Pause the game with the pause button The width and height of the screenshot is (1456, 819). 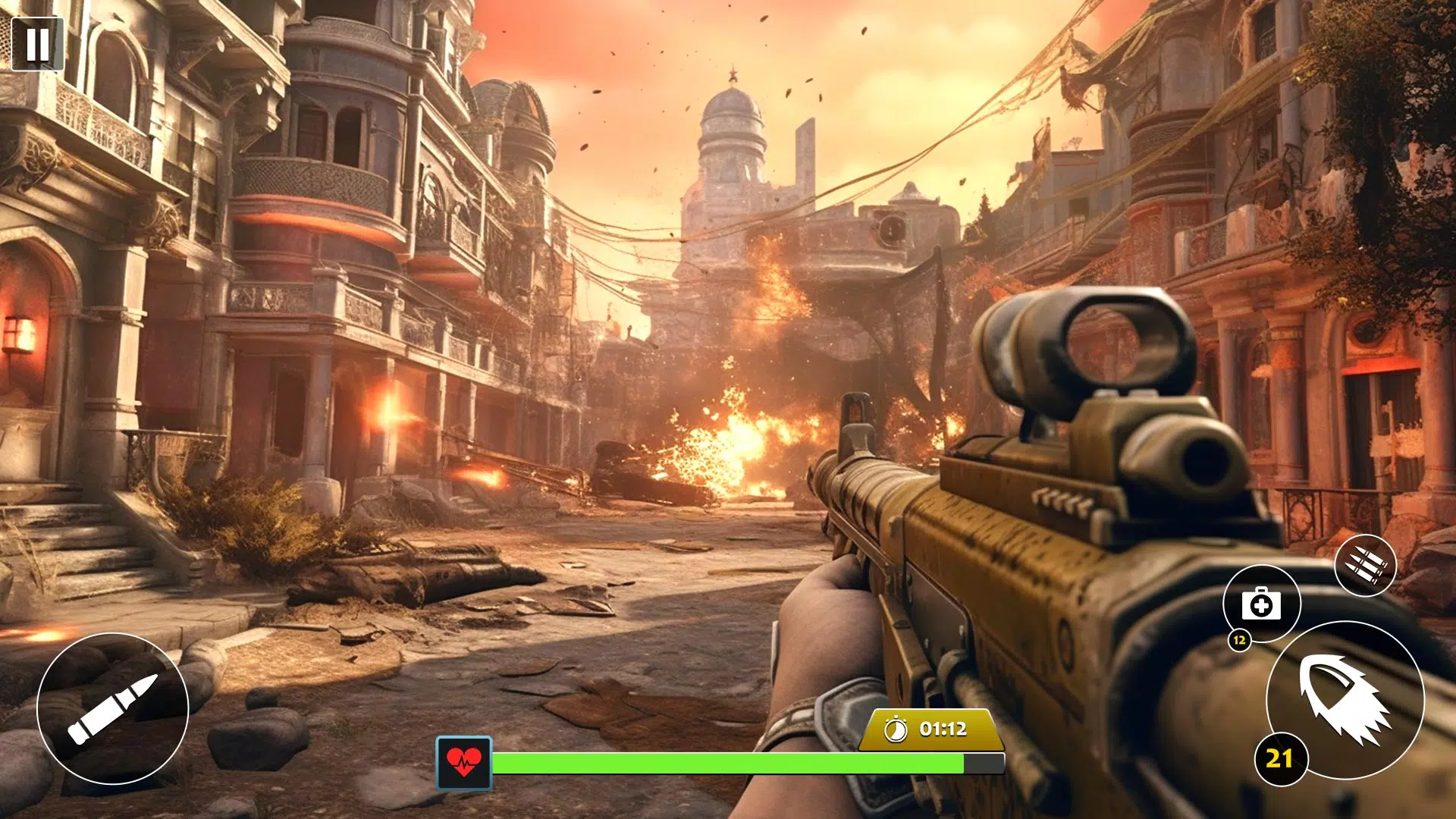37,44
